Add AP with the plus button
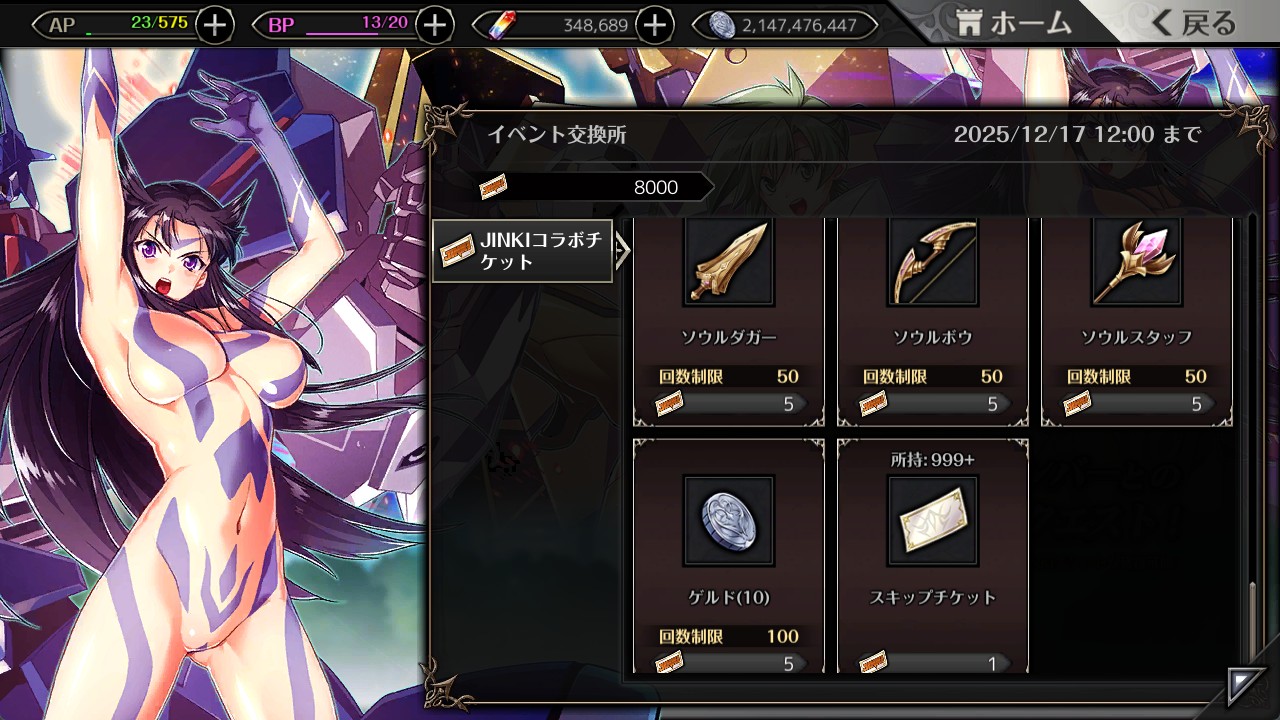The height and width of the screenshot is (720, 1280). [215, 25]
